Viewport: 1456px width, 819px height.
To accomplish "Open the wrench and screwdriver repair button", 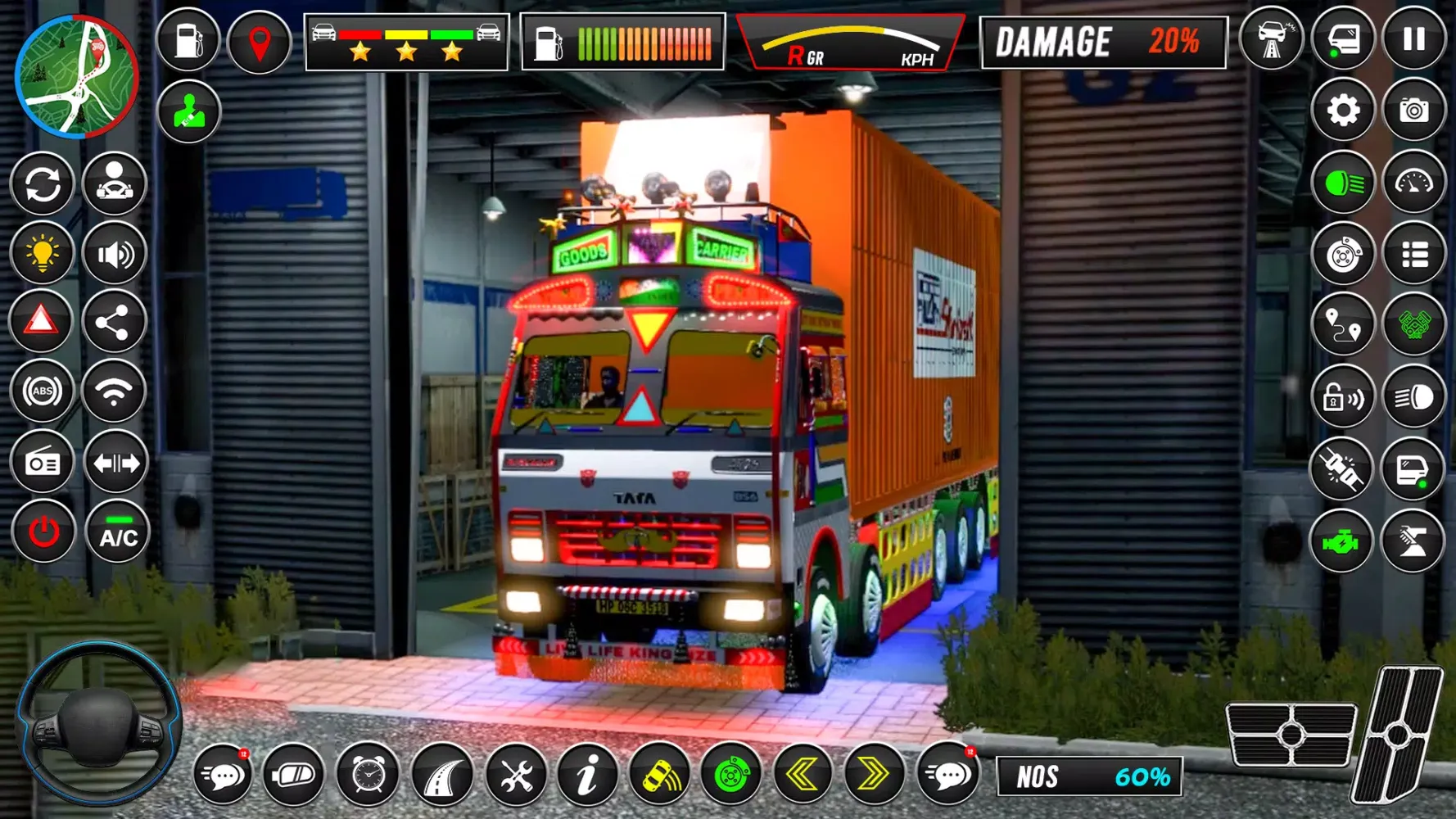I will point(516,774).
